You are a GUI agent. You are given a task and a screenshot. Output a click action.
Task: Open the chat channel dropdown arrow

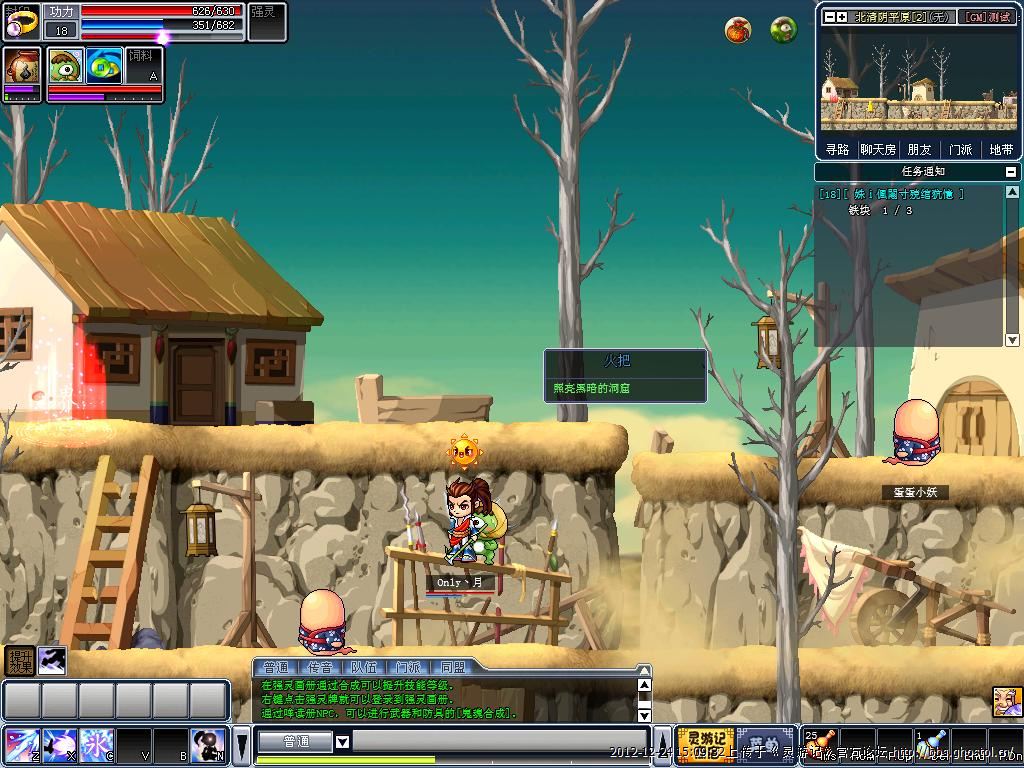coord(342,742)
